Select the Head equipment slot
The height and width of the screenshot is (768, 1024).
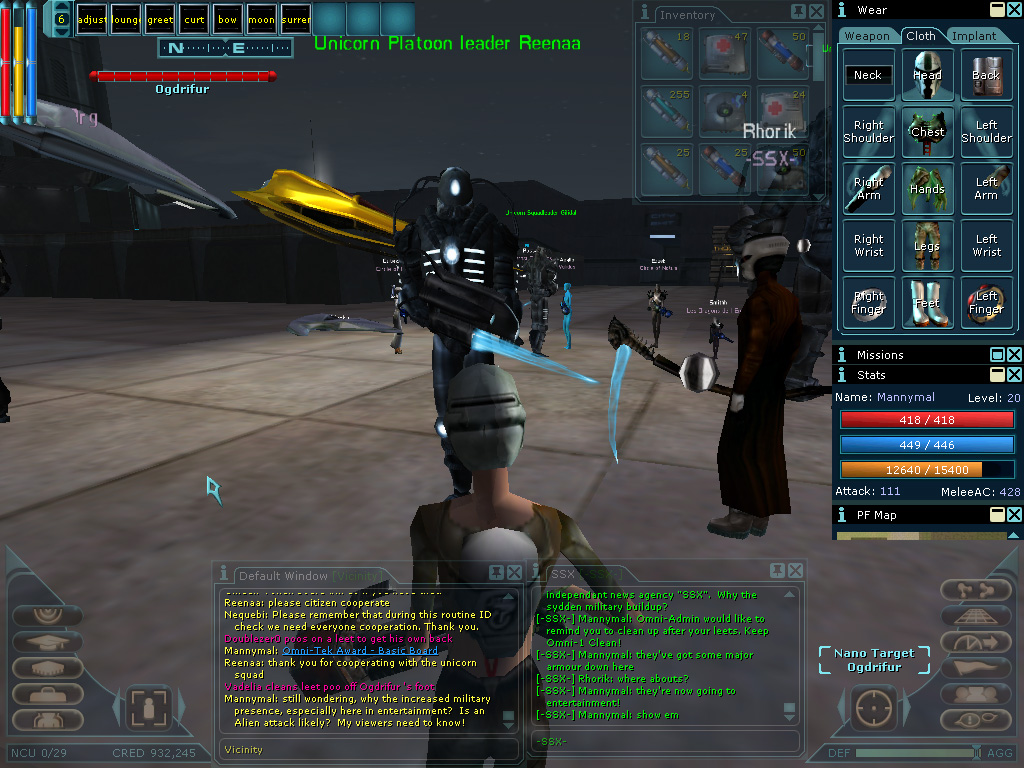point(927,75)
